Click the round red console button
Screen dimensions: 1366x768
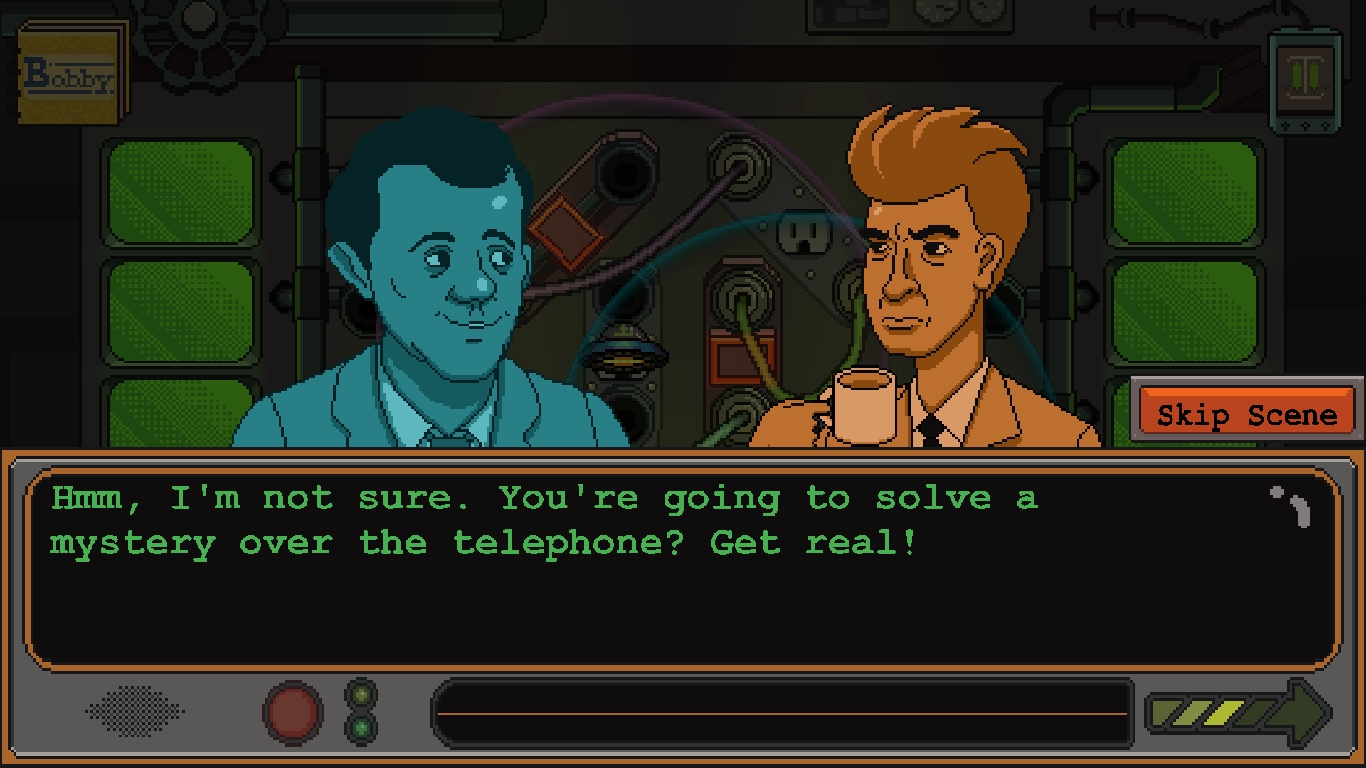292,712
